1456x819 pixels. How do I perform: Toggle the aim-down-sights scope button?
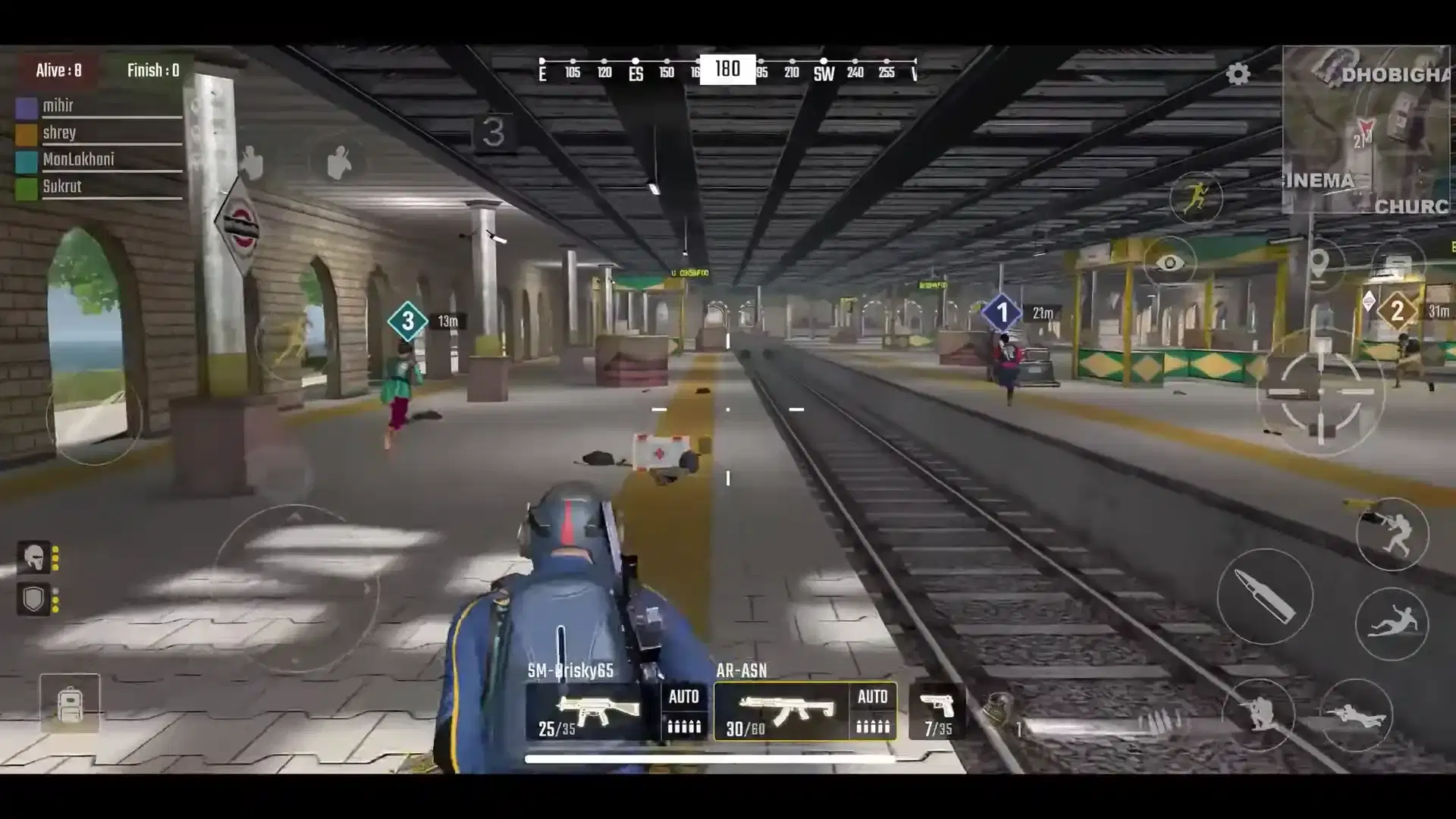point(1320,392)
